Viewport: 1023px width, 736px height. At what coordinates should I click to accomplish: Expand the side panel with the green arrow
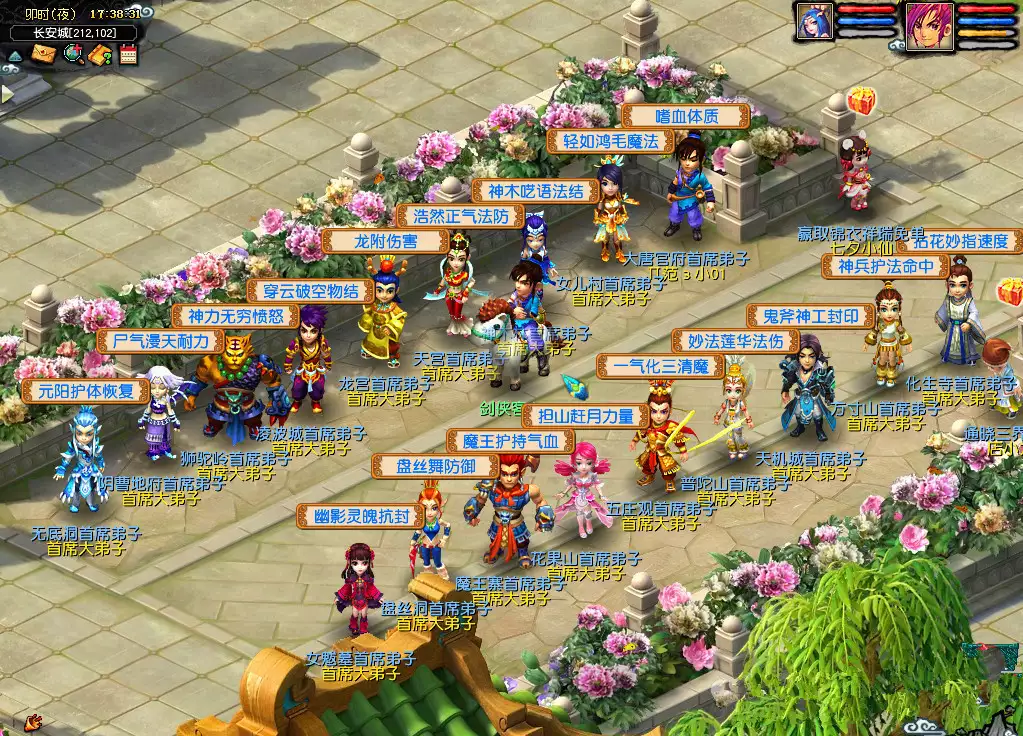click(x=6, y=94)
